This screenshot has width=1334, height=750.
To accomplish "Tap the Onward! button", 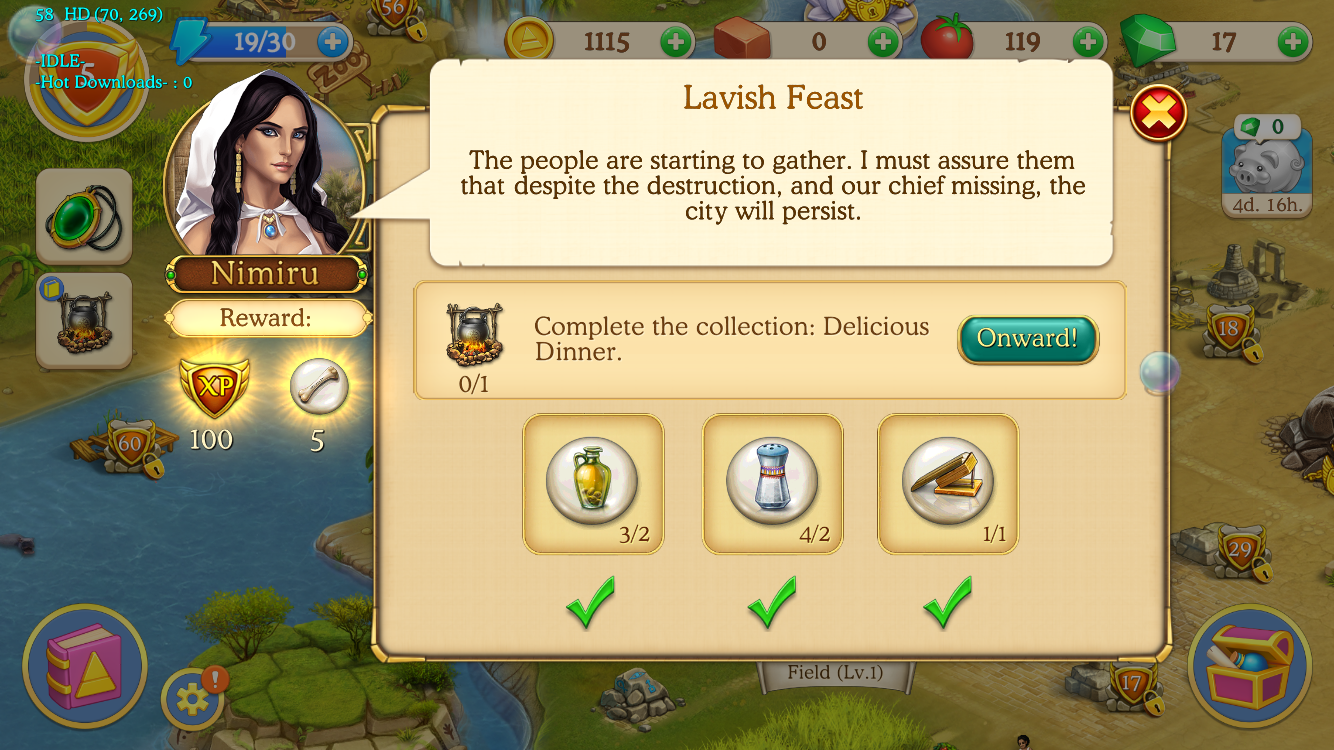I will pyautogui.click(x=1027, y=339).
